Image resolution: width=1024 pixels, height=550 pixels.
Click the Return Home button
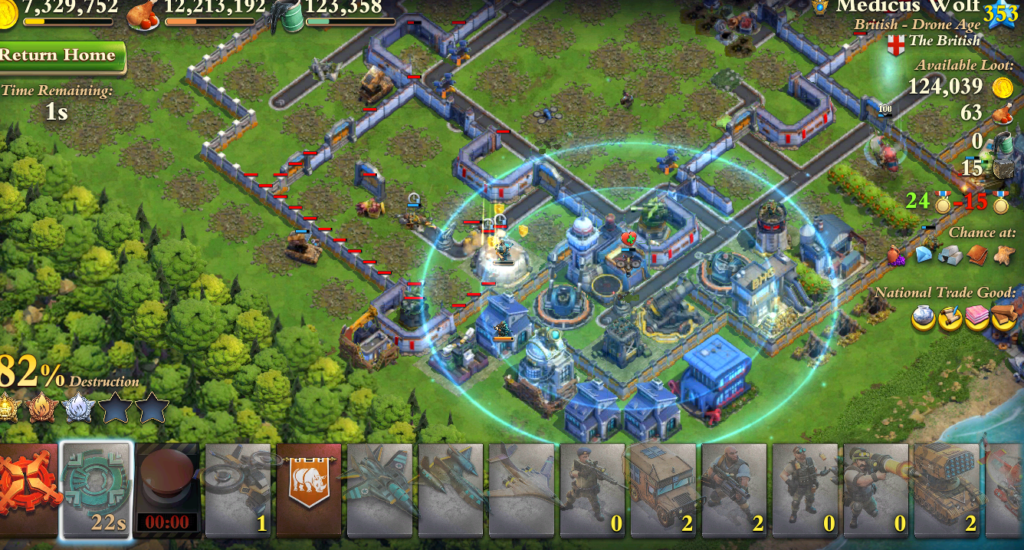pyautogui.click(x=60, y=55)
